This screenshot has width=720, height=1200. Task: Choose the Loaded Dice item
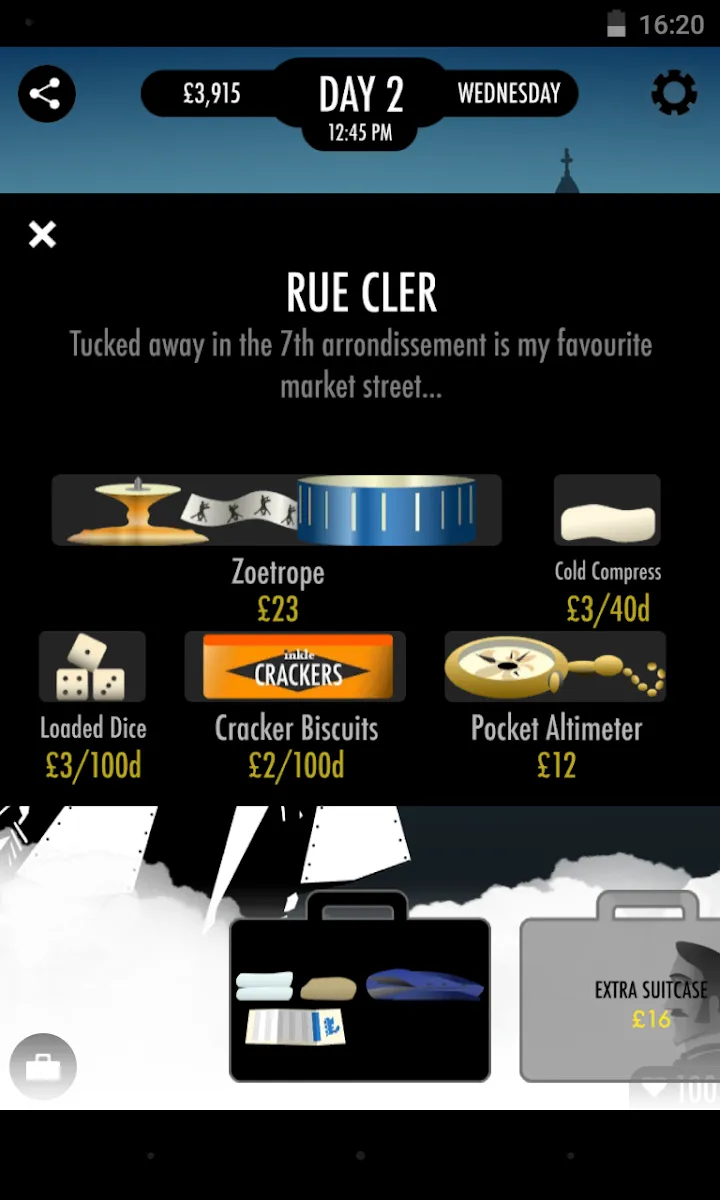[x=92, y=667]
